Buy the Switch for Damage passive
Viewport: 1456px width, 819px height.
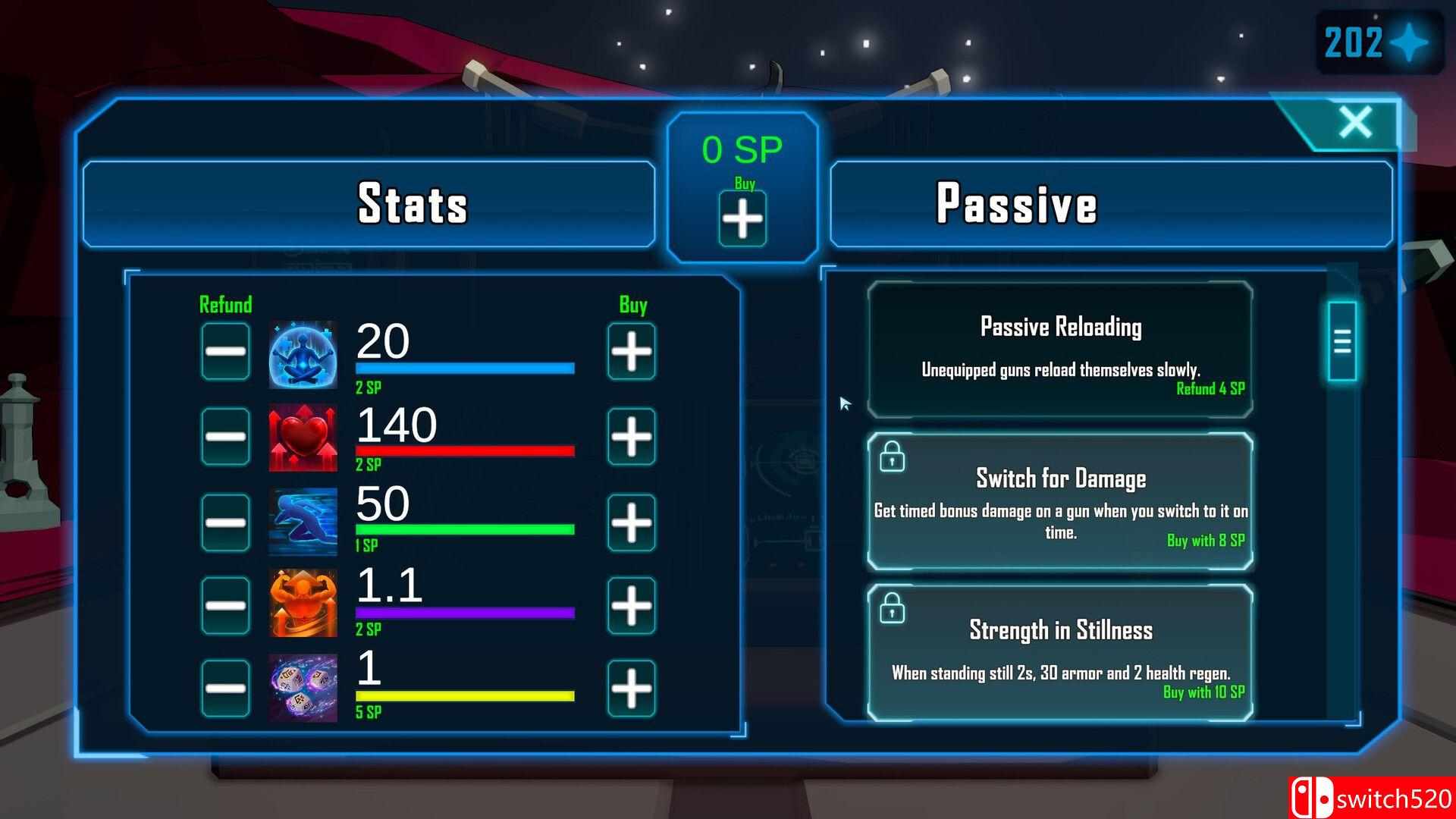click(x=1060, y=501)
